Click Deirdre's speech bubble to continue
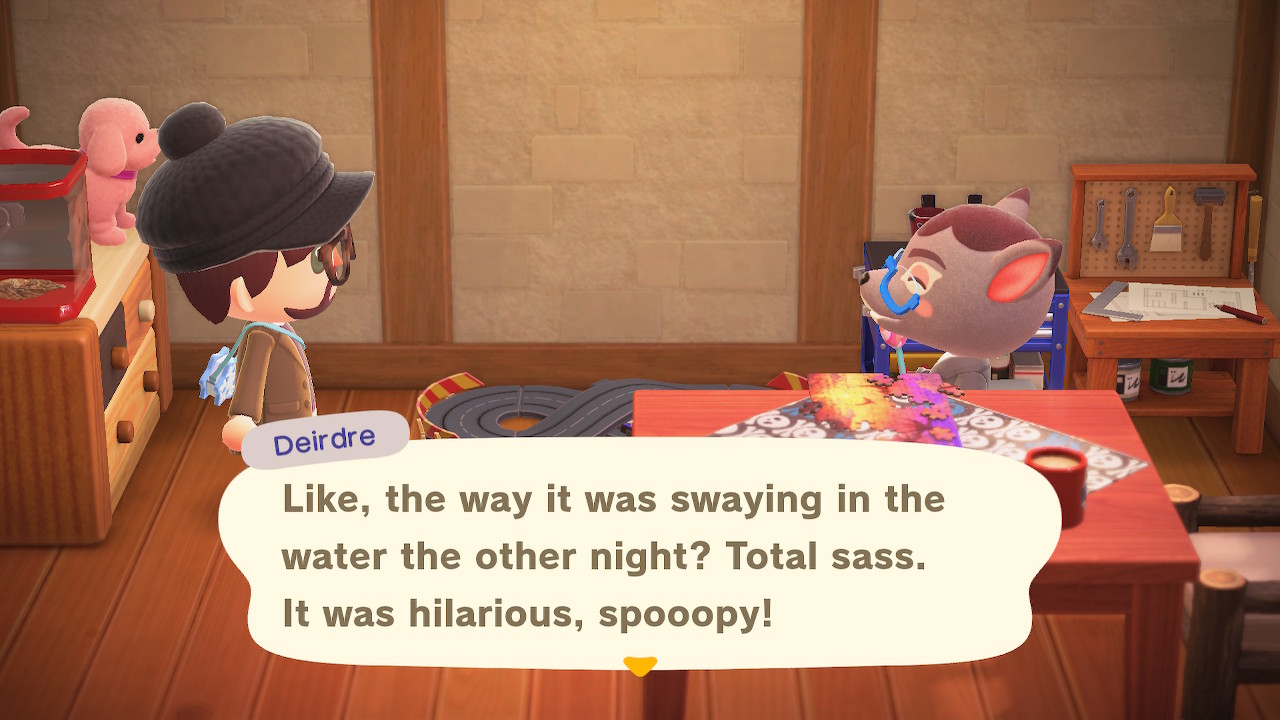The image size is (1280, 720). [x=640, y=556]
